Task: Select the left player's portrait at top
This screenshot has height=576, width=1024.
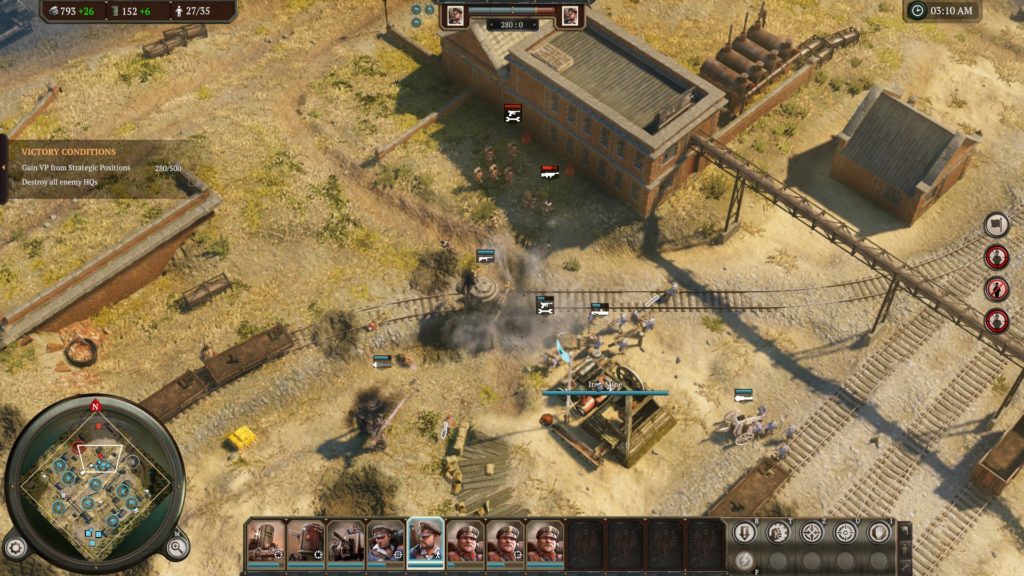Action: tap(455, 15)
